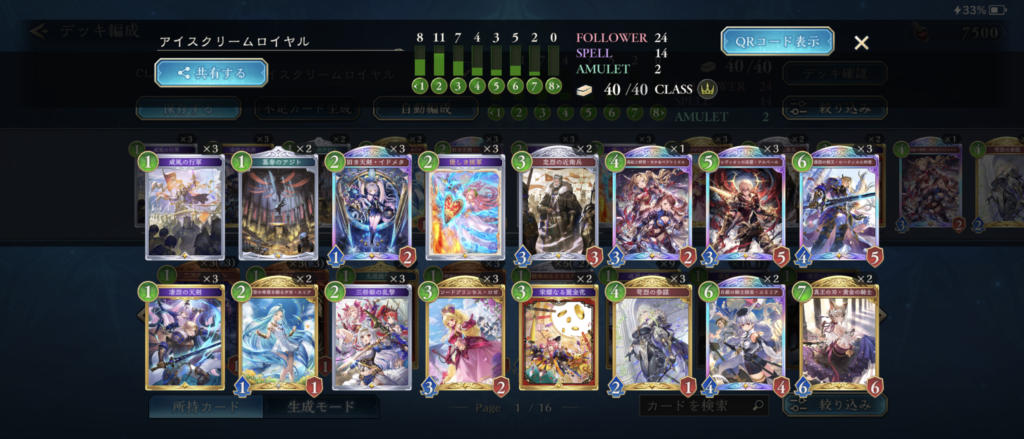1024x439 pixels.
Task: Select the 2-cost flaming heart spell card
Action: (464, 207)
